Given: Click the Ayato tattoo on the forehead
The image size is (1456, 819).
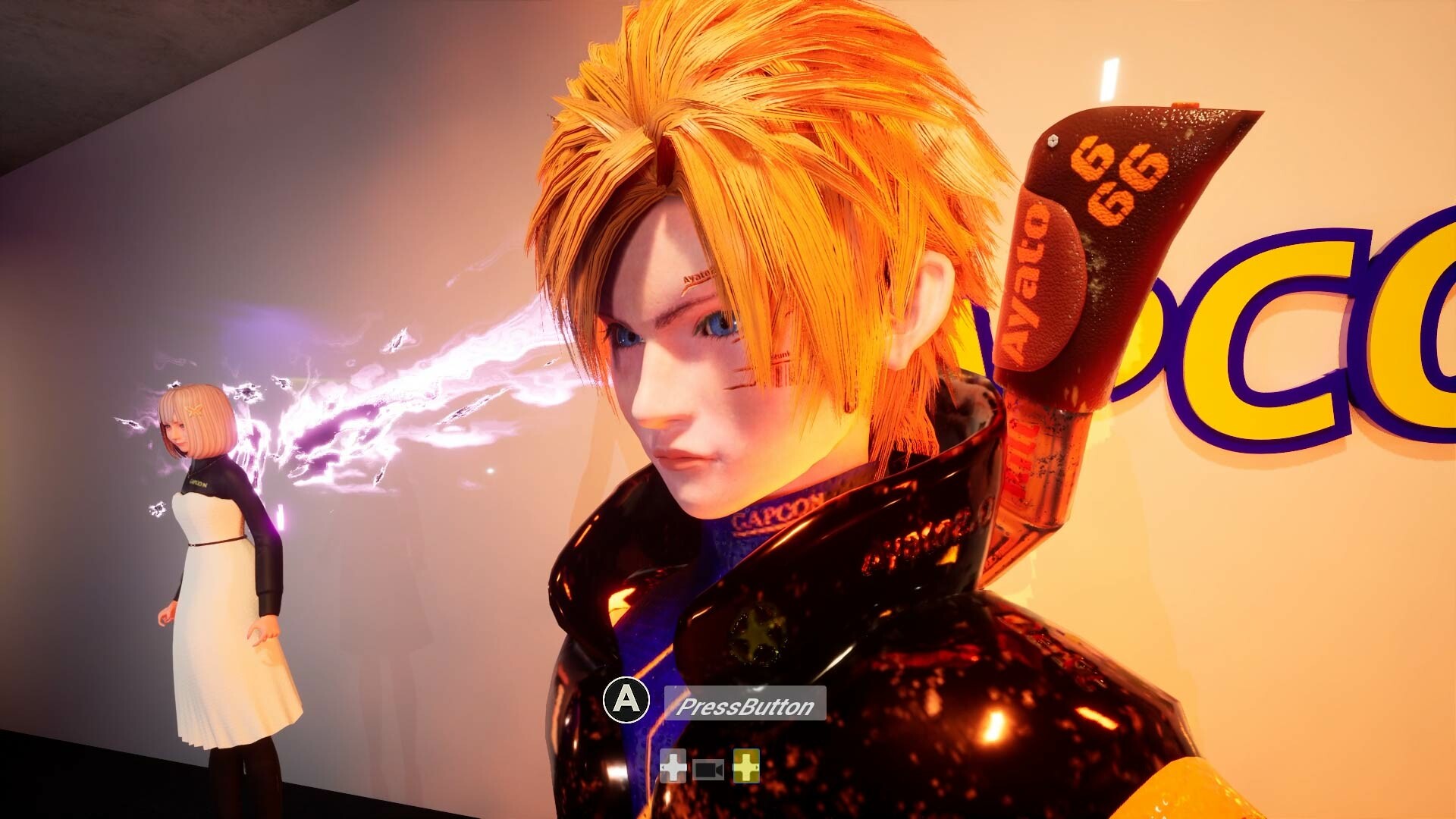Looking at the screenshot, I should click(x=696, y=278).
